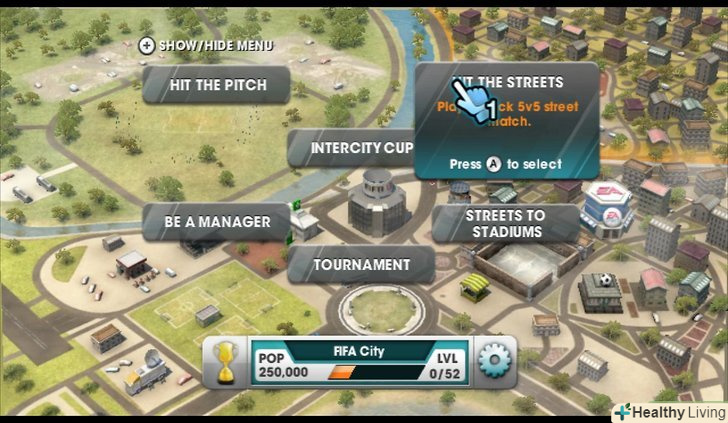Click the Healthy Living watermark logo
Image resolution: width=728 pixels, height=423 pixels.
pos(668,410)
